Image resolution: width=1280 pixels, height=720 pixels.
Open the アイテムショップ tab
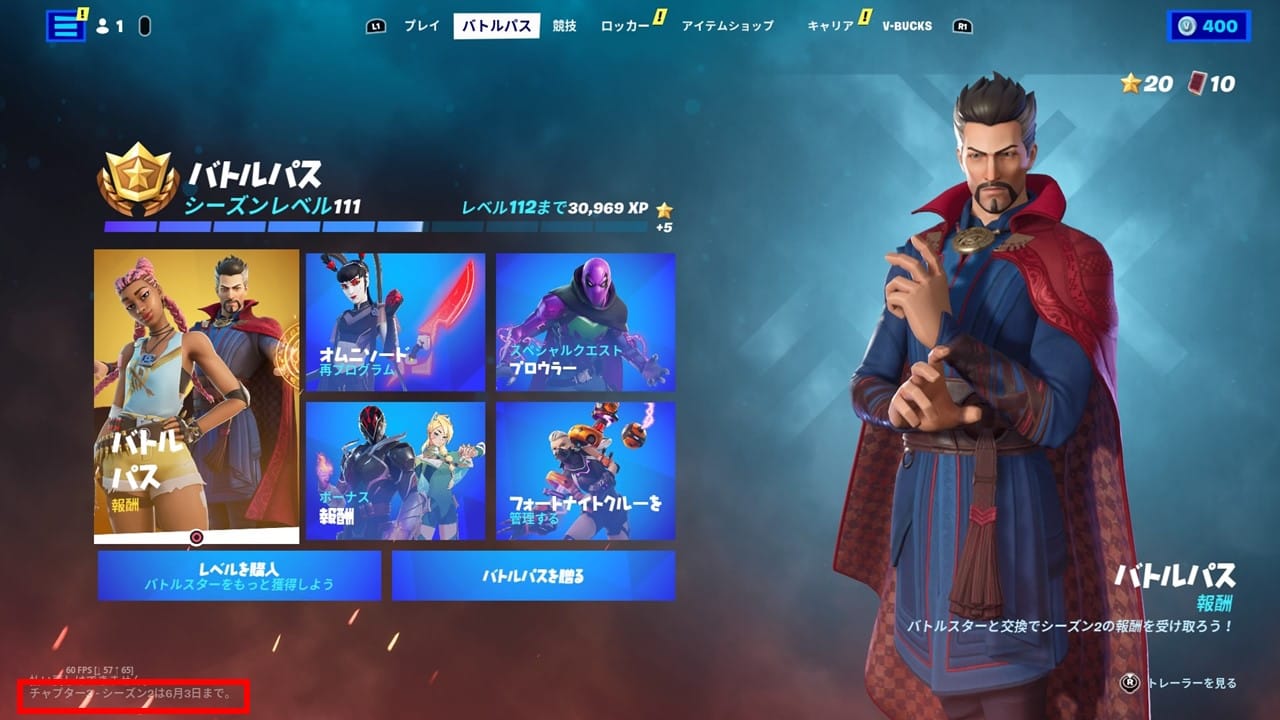point(727,26)
